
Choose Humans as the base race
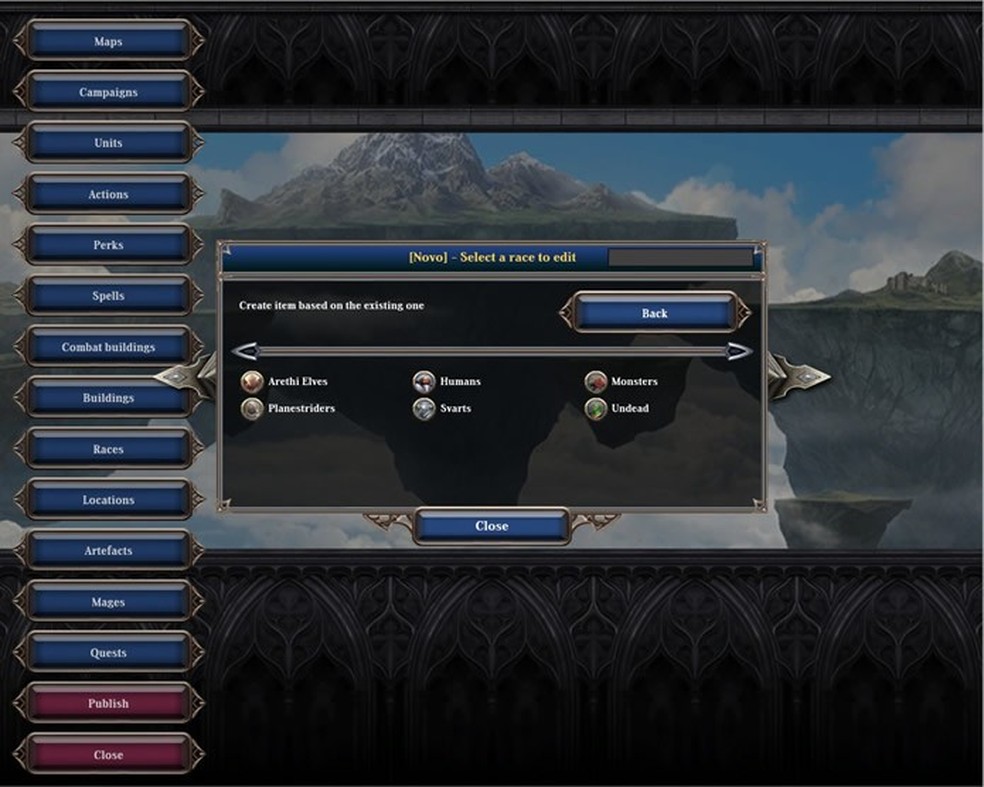[x=459, y=382]
